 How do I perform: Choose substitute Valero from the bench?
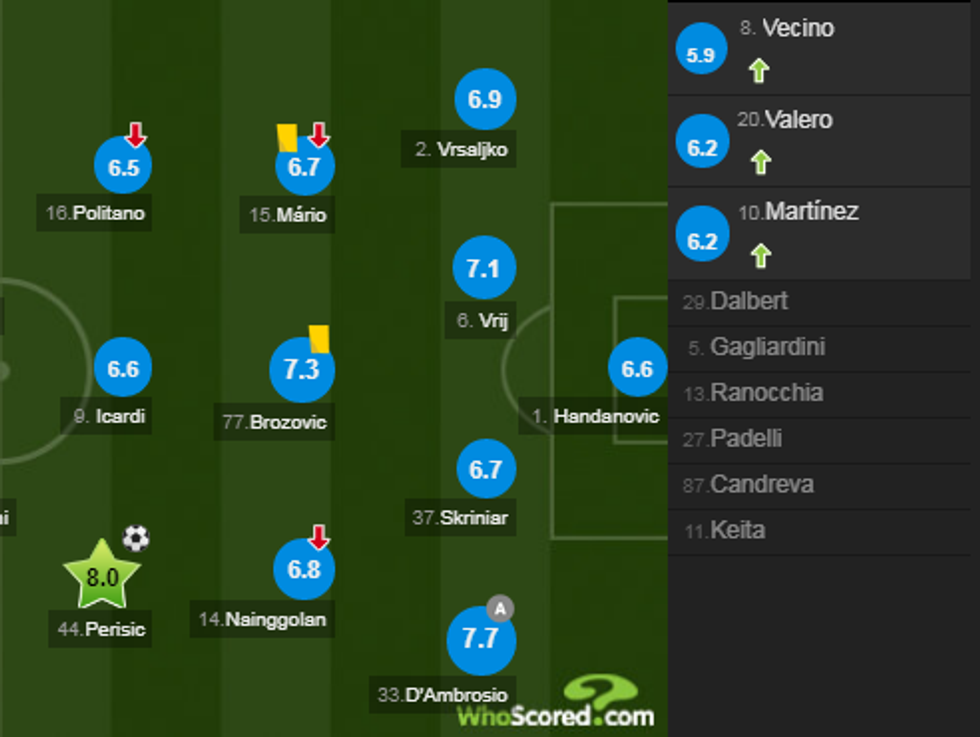[x=798, y=121]
